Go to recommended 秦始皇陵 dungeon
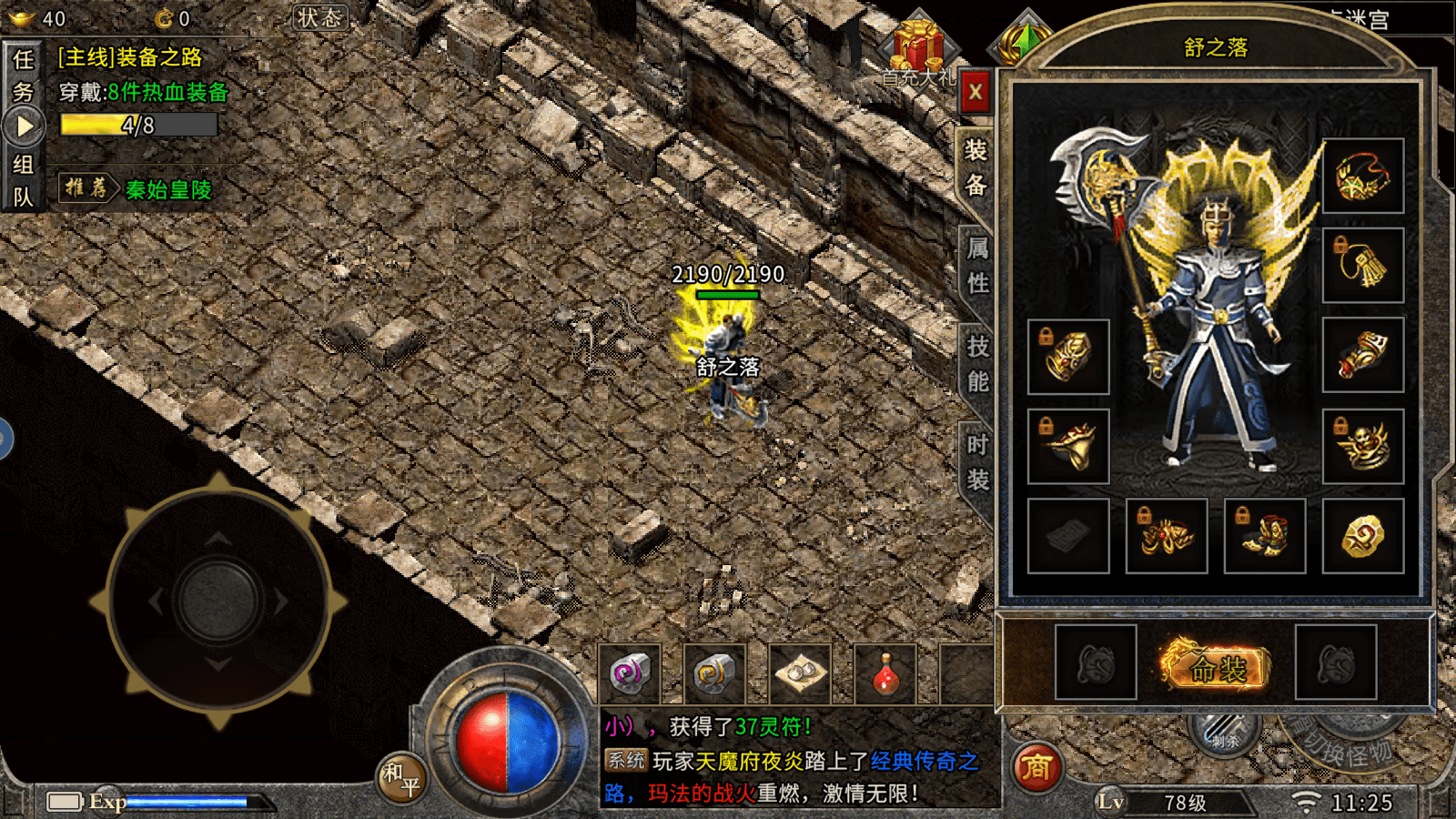 (168, 189)
